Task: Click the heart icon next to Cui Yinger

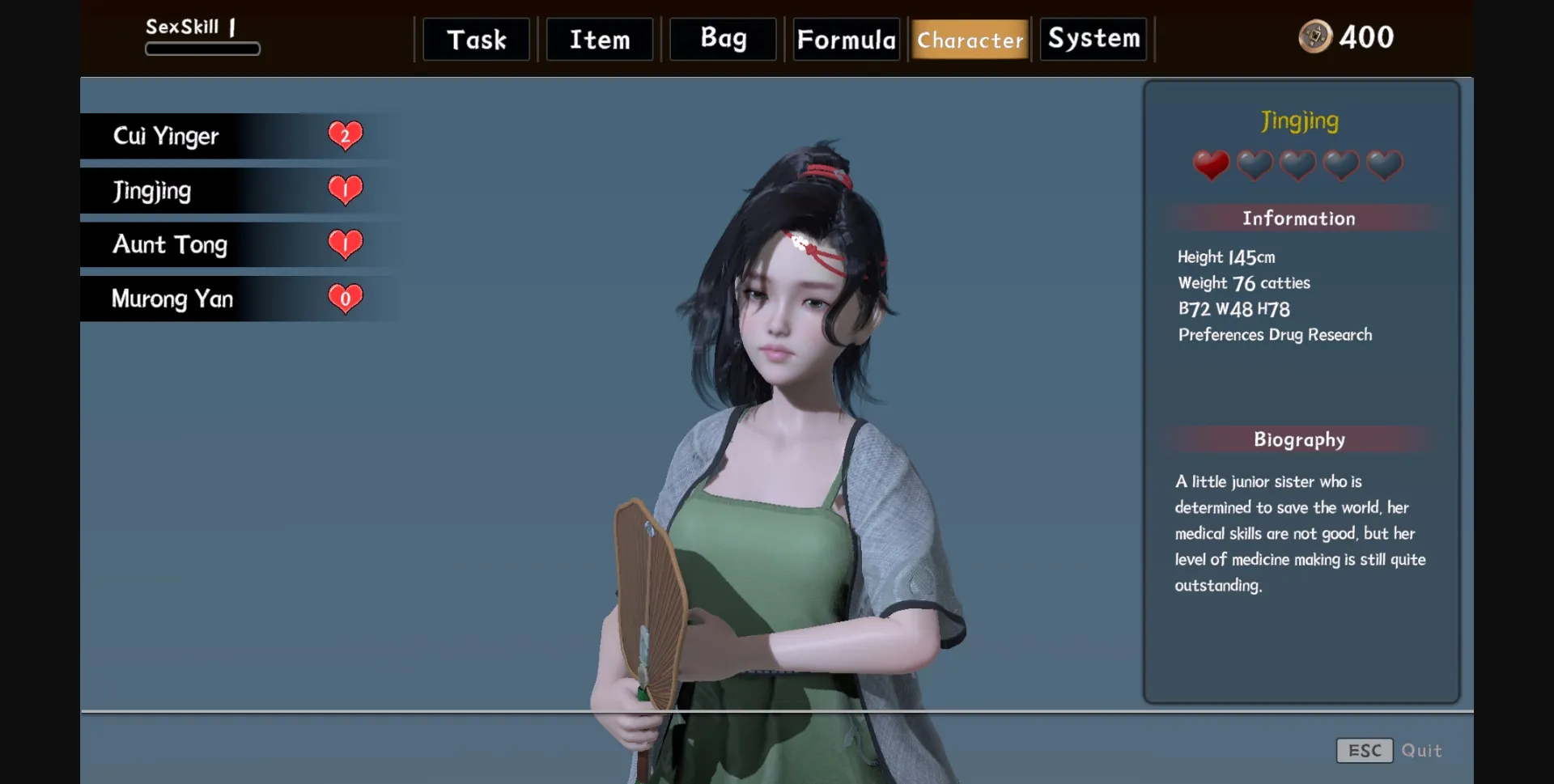Action: point(346,135)
